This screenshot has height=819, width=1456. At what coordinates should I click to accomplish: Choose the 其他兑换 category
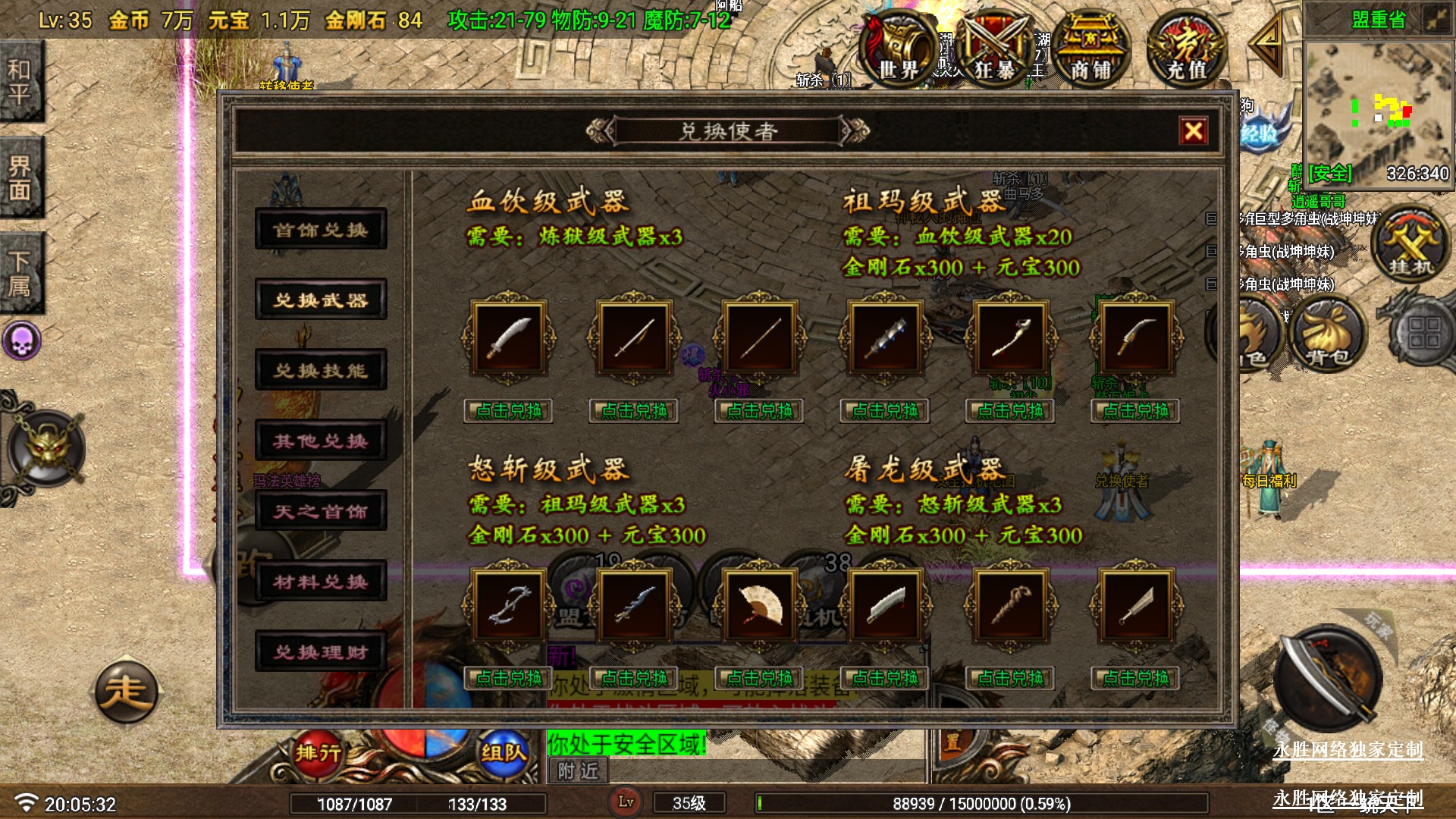(321, 441)
